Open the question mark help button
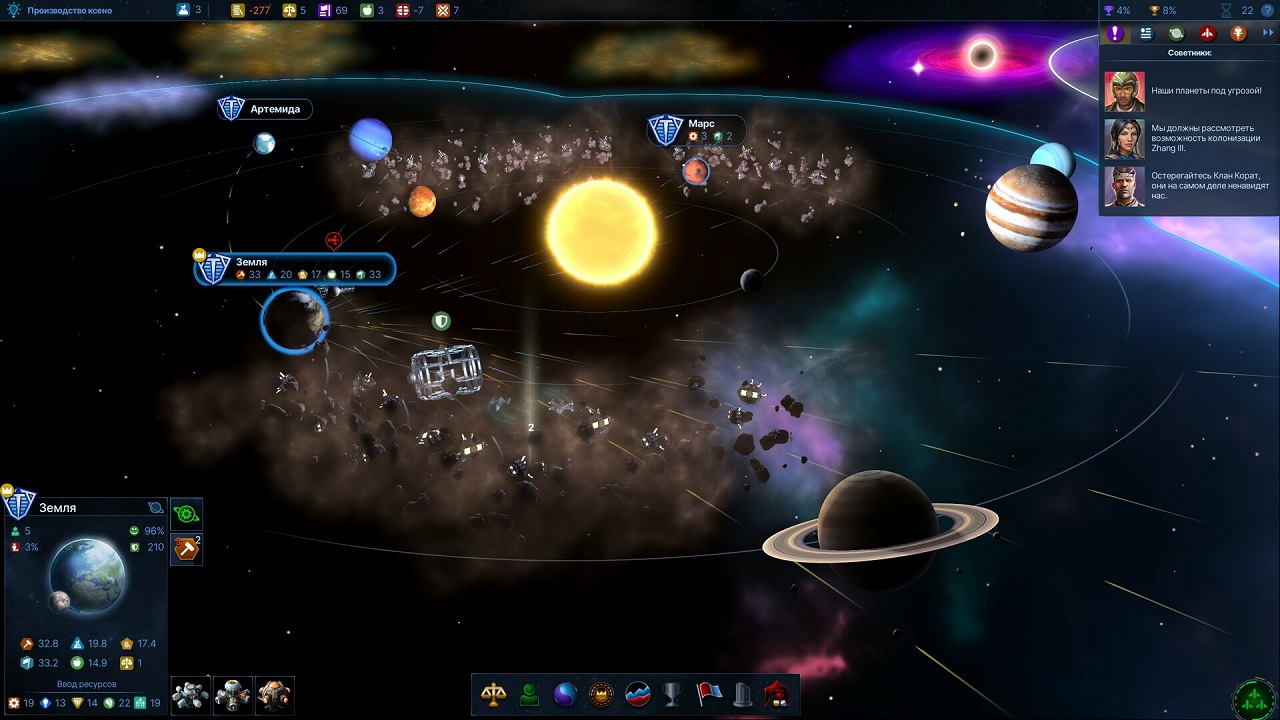 coord(1268,10)
